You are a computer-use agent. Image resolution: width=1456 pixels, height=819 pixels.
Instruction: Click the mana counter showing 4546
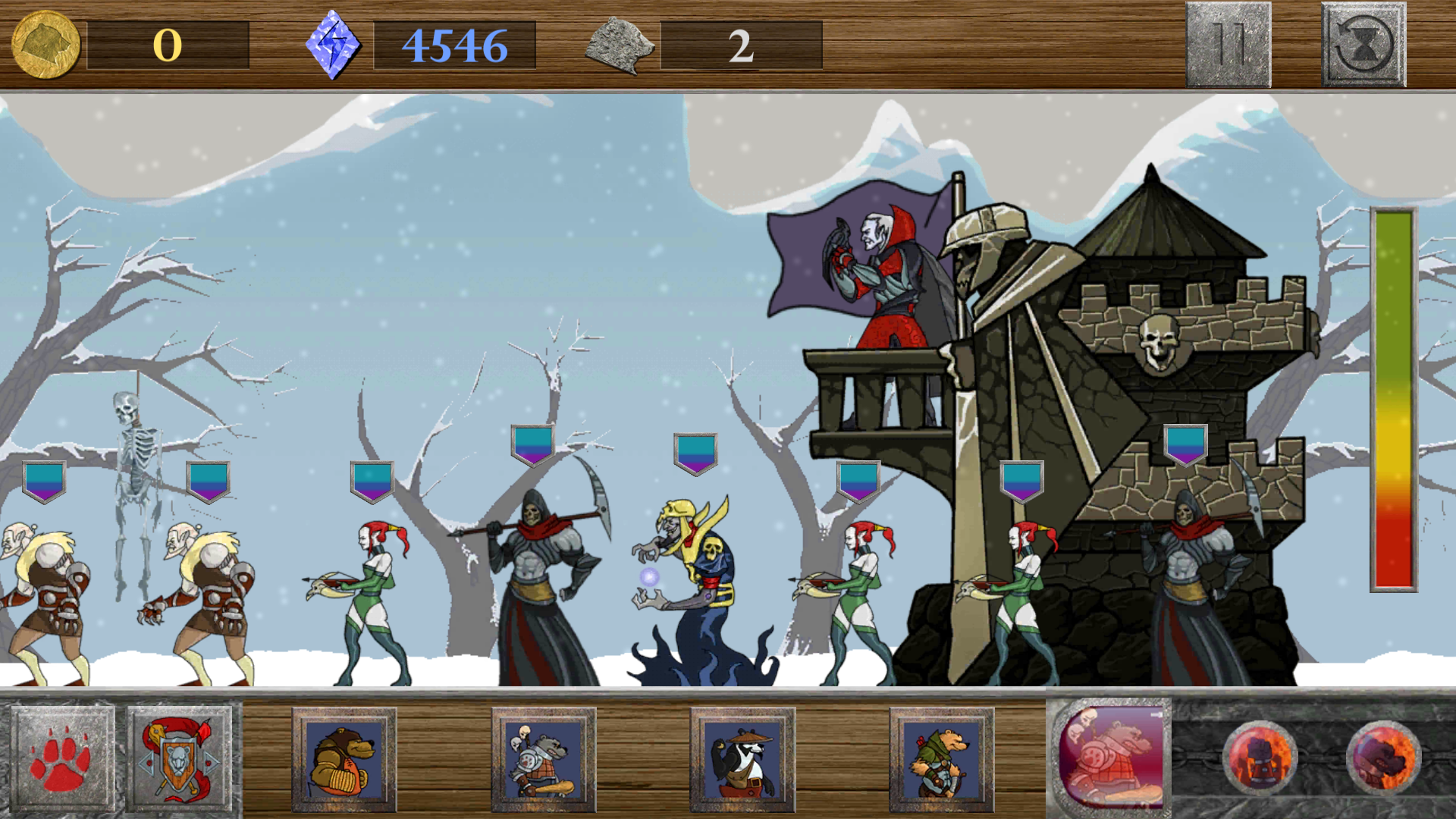[455, 45]
